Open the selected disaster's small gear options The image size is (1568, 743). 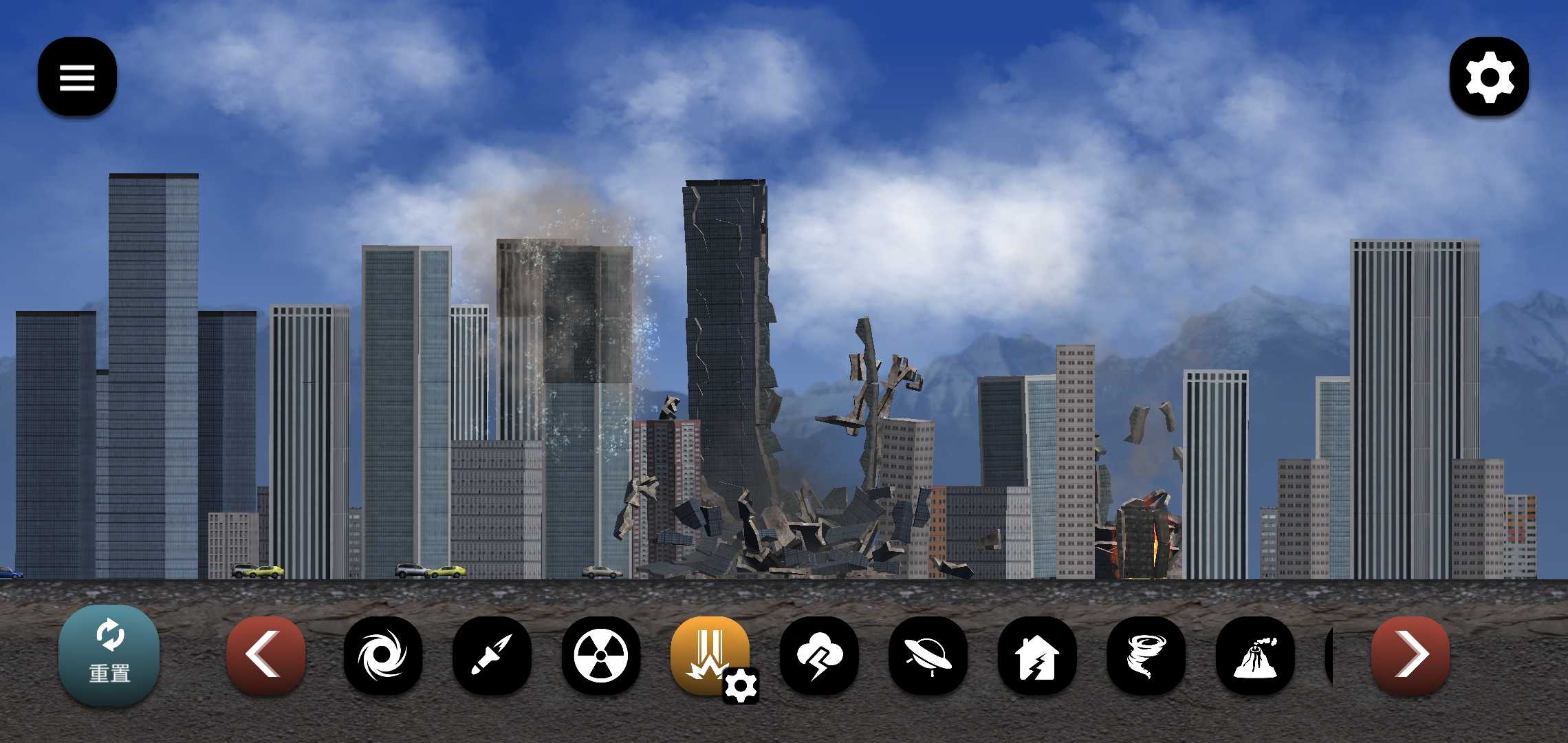[741, 686]
